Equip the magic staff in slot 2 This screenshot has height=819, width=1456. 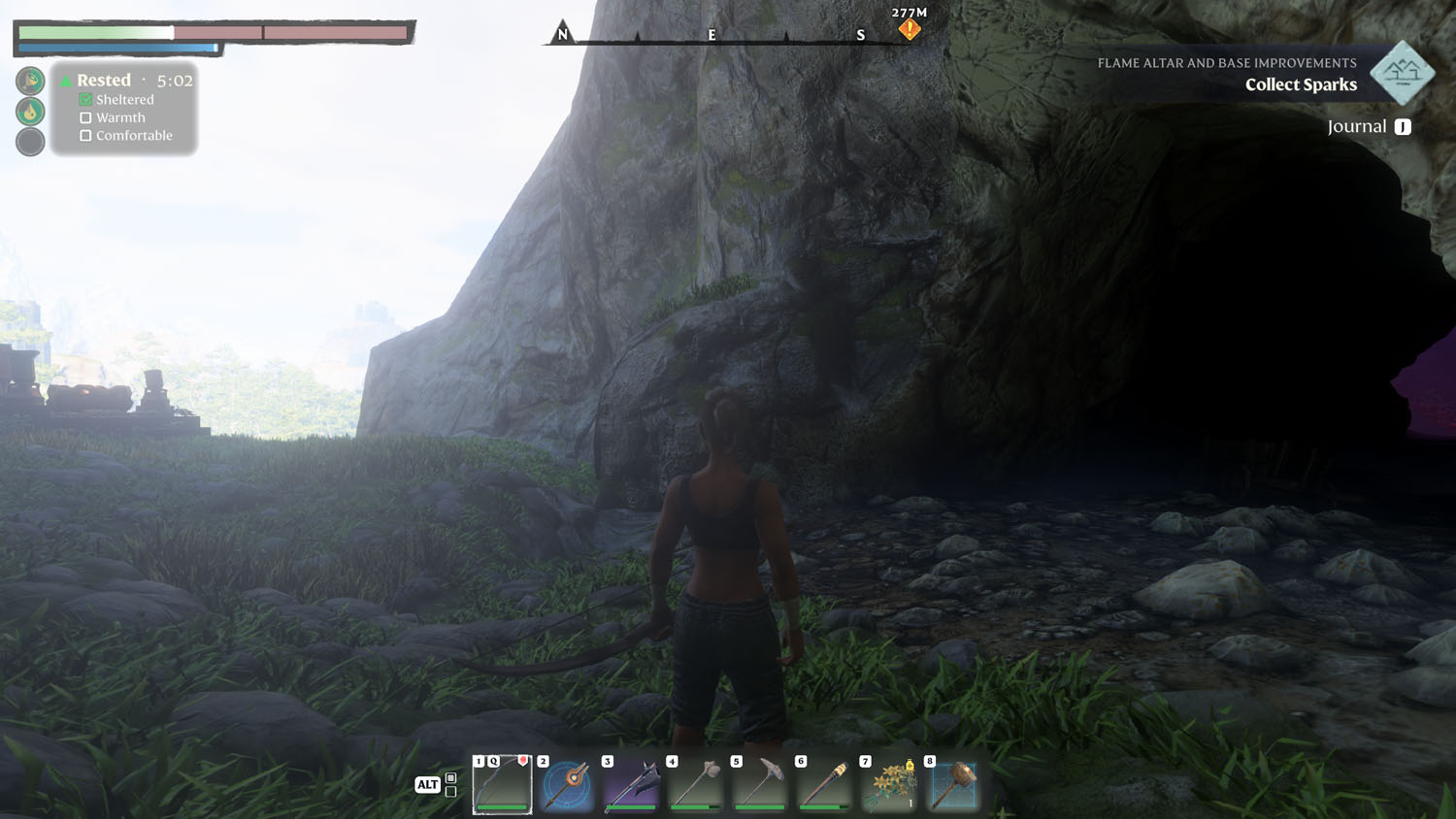click(567, 784)
